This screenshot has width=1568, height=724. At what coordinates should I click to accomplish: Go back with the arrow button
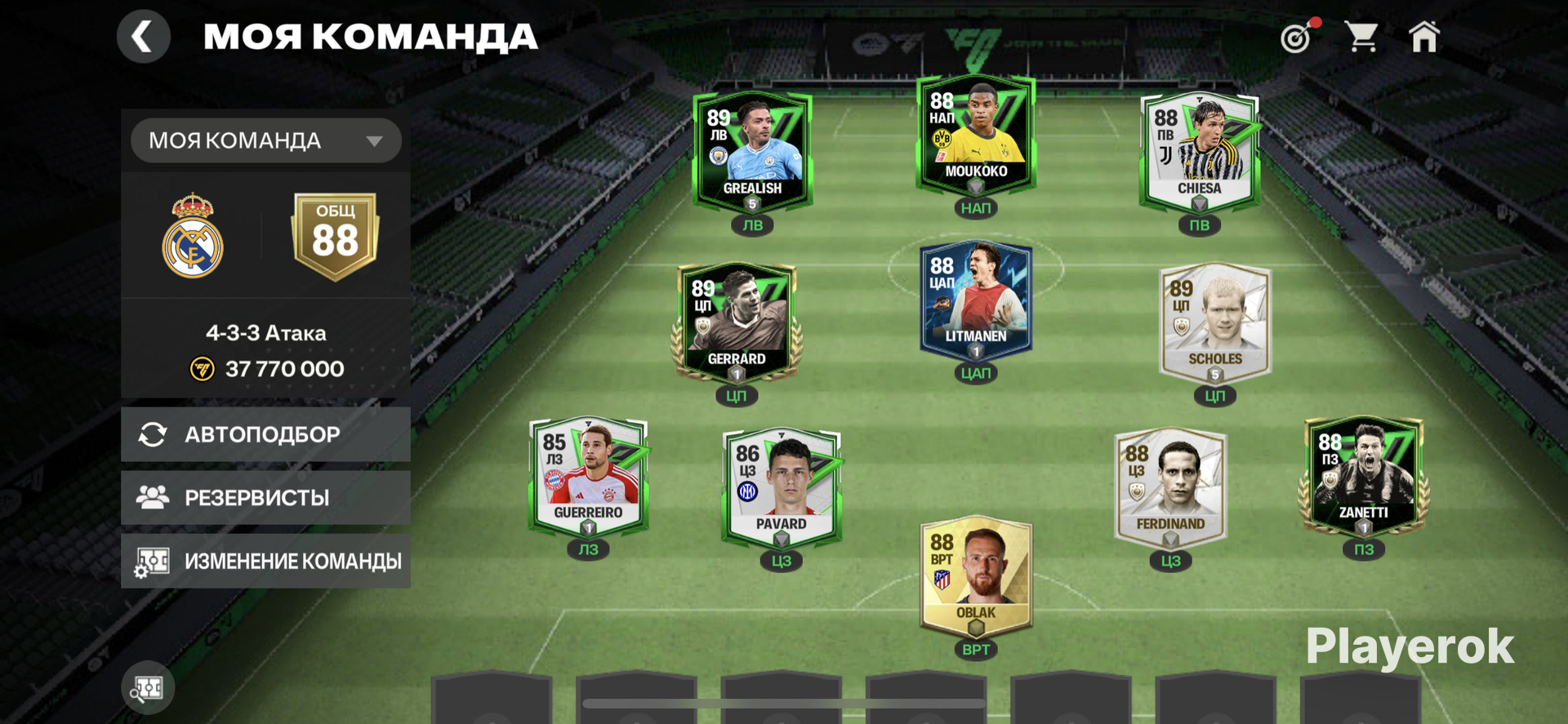(x=143, y=37)
